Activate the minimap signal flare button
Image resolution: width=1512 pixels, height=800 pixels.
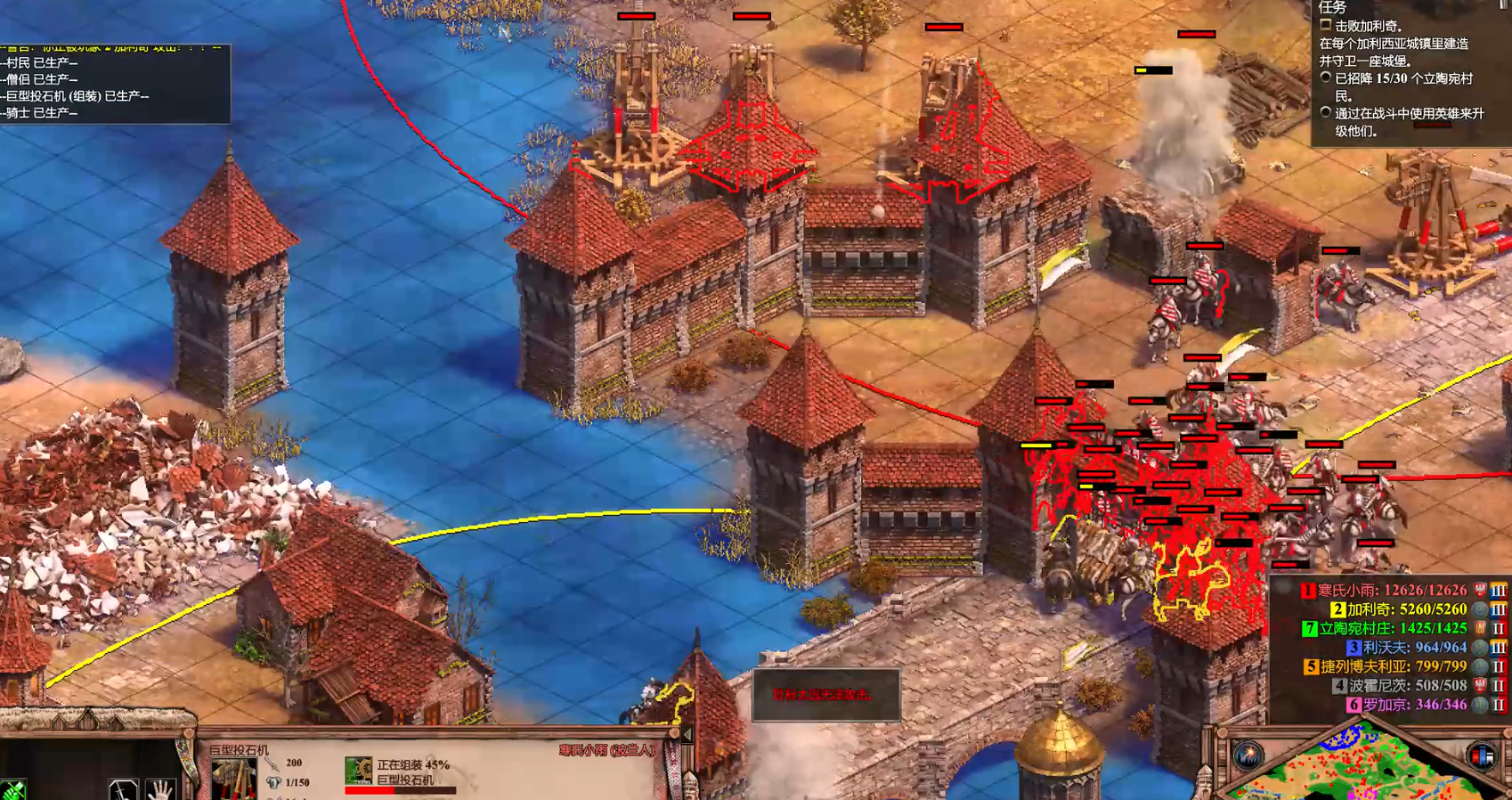pos(1248,756)
